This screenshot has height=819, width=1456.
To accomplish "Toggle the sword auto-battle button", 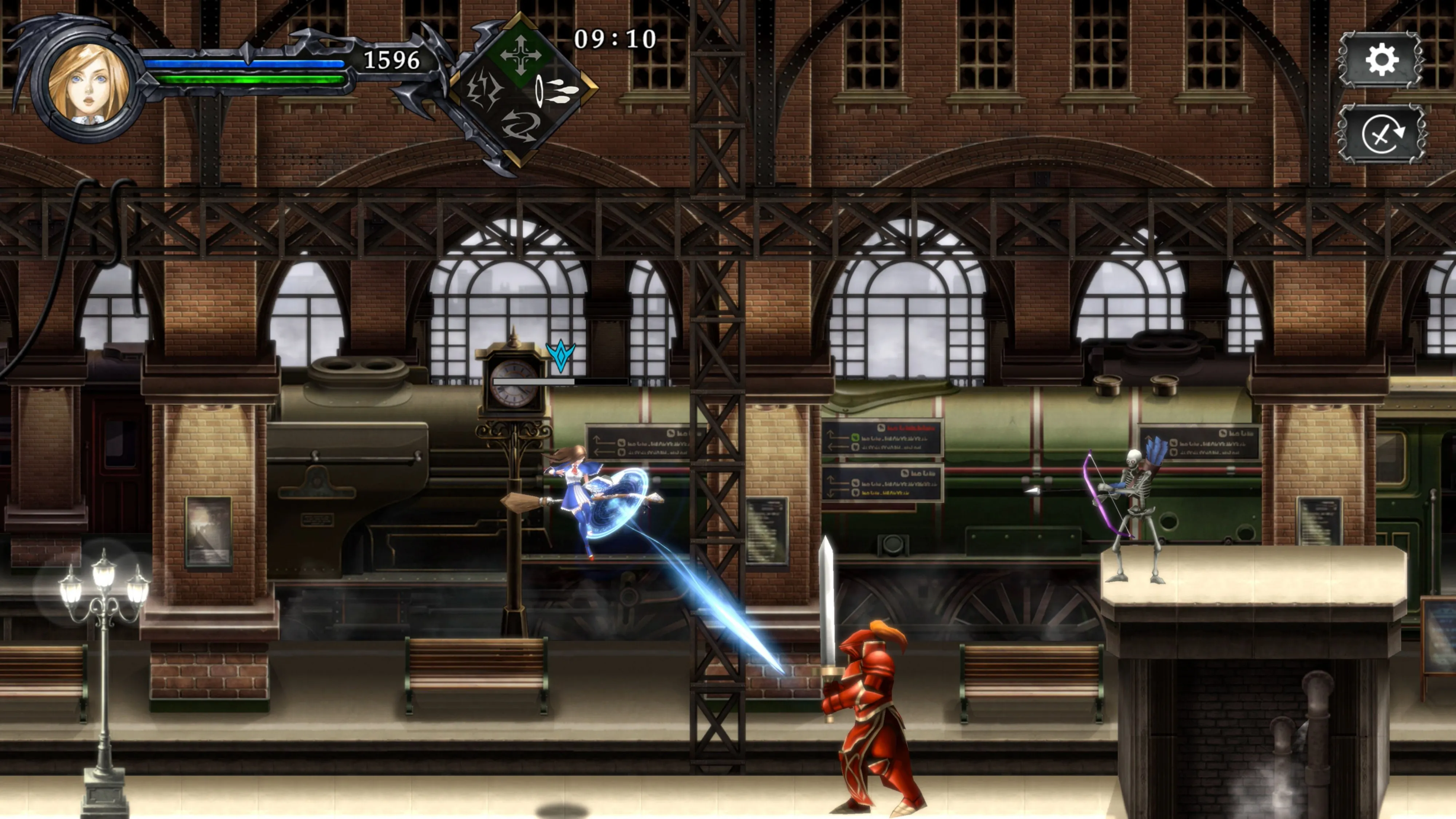I will point(1381,135).
